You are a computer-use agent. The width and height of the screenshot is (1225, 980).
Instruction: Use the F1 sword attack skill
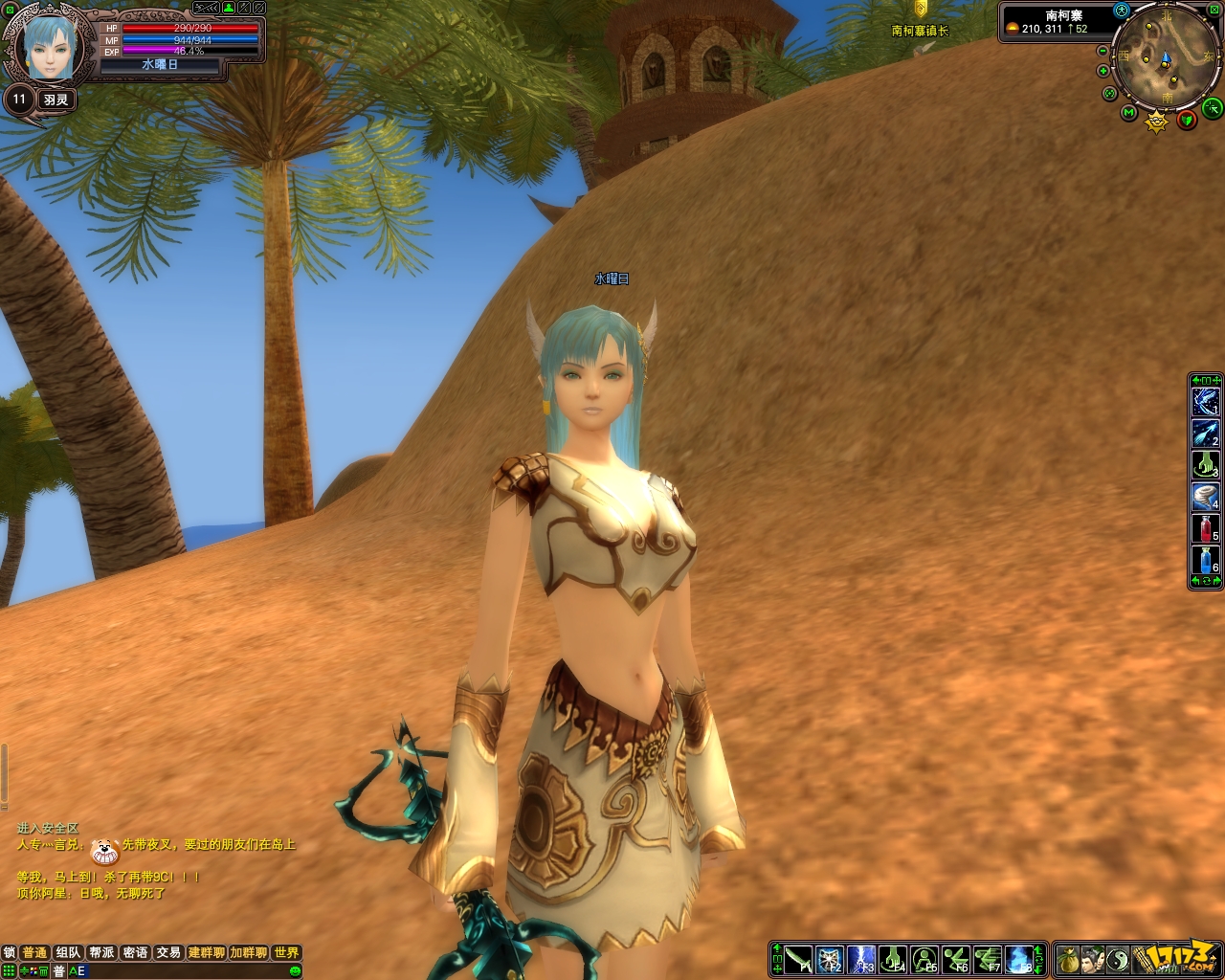pos(798,958)
